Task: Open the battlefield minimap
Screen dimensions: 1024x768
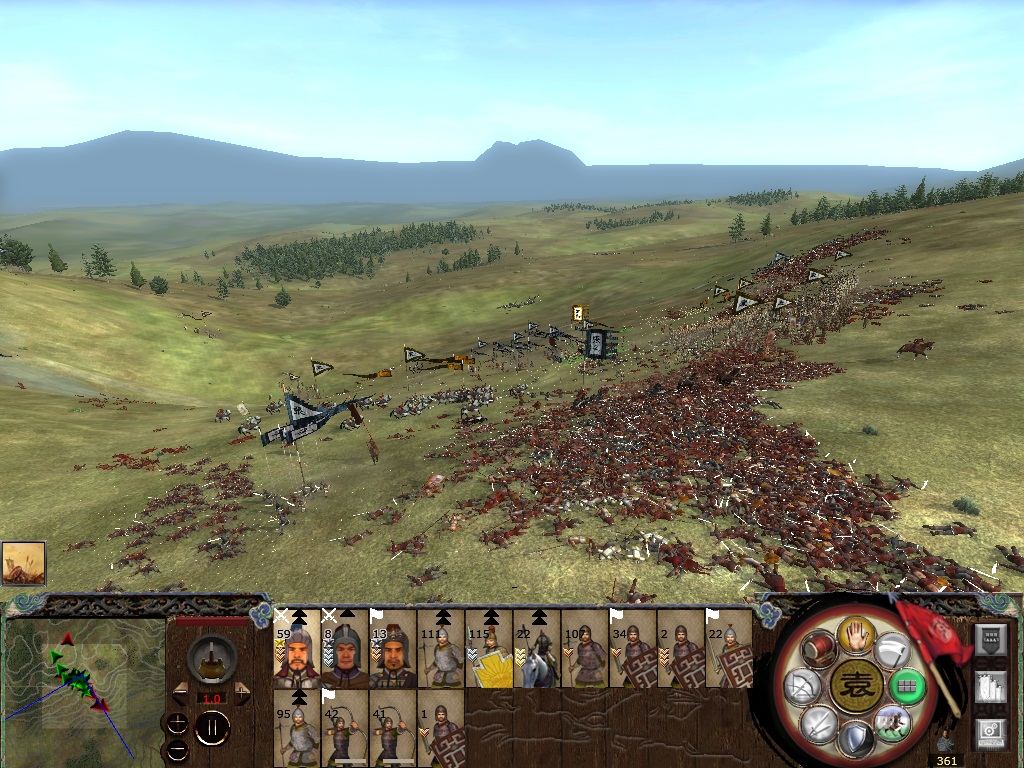Action: 84,682
